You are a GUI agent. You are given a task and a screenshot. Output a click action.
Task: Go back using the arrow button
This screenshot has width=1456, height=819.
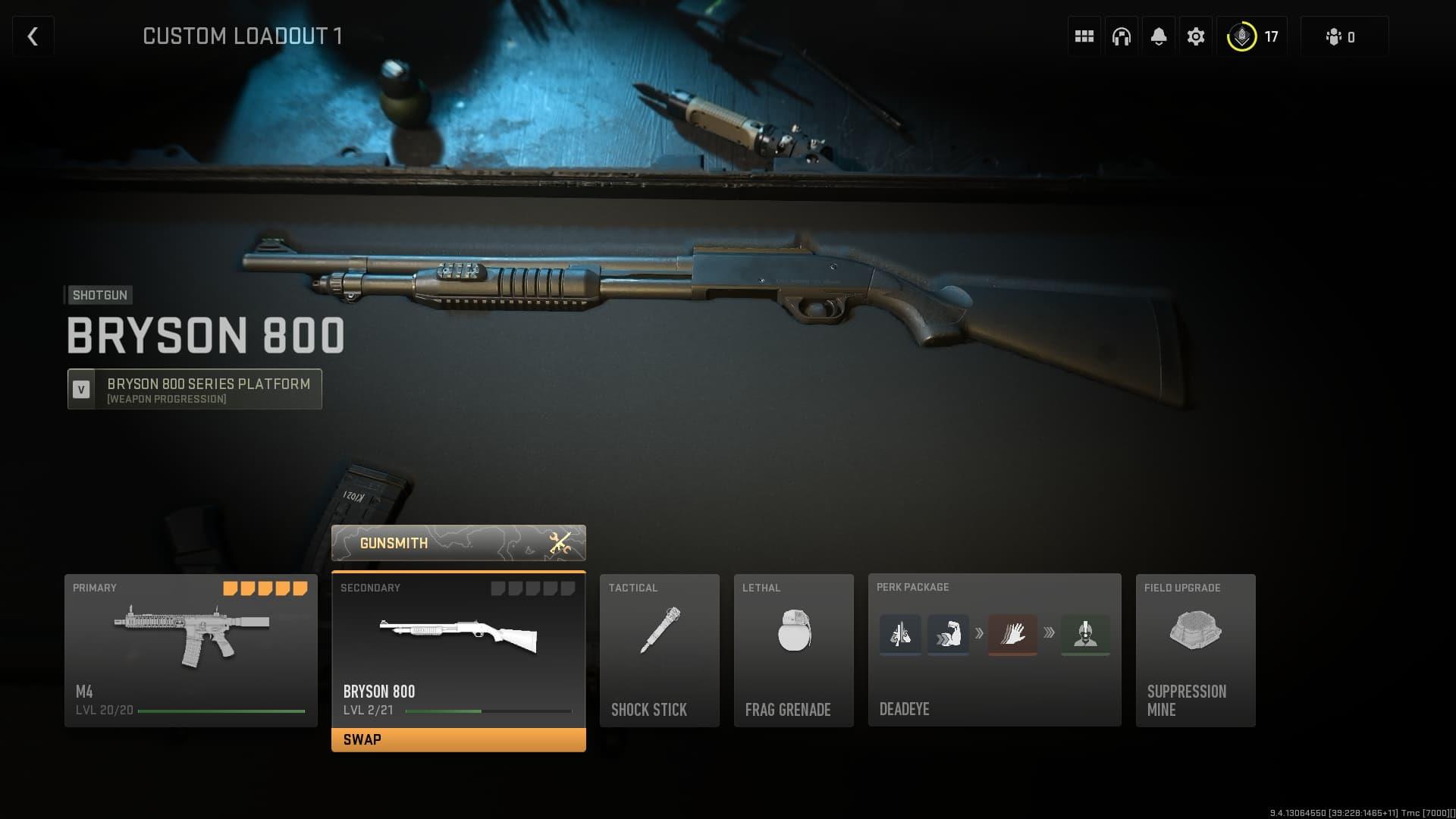click(33, 36)
